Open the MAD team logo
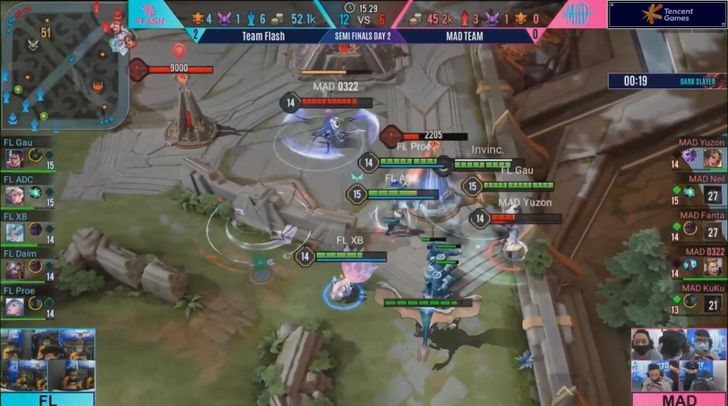Screen dimensions: 728x406 pos(578,14)
